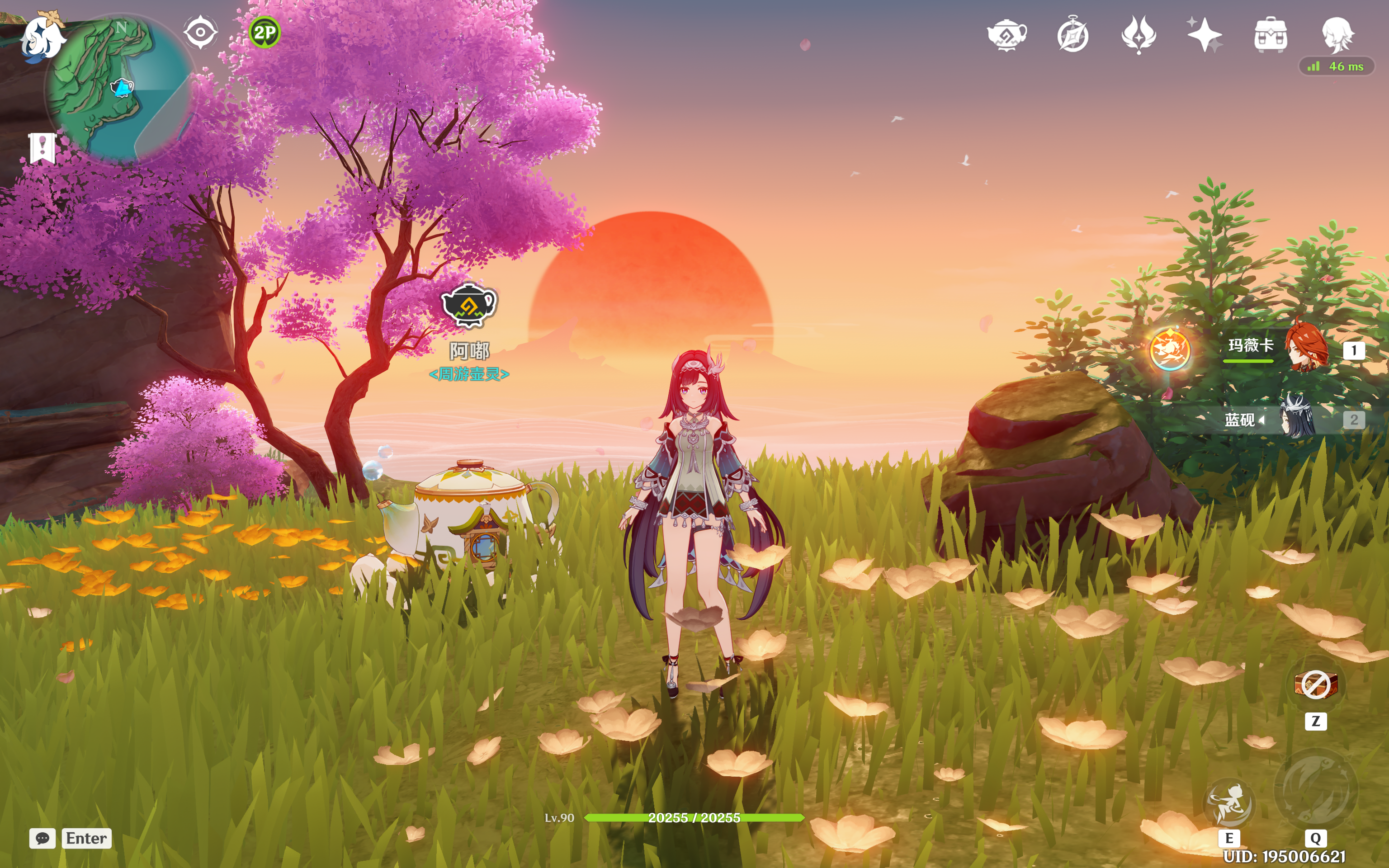1389x868 pixels.
Task: Open the character profile head icon
Action: point(1337,35)
